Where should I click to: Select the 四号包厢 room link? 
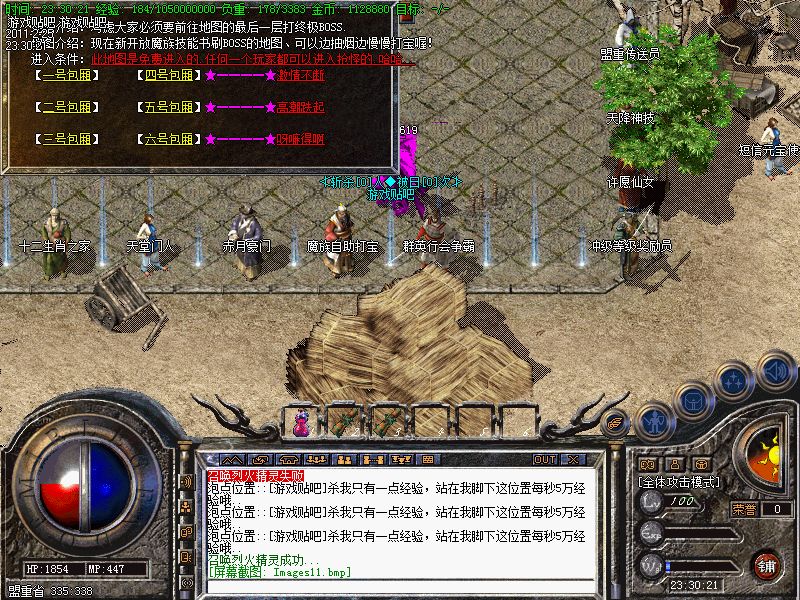point(168,75)
